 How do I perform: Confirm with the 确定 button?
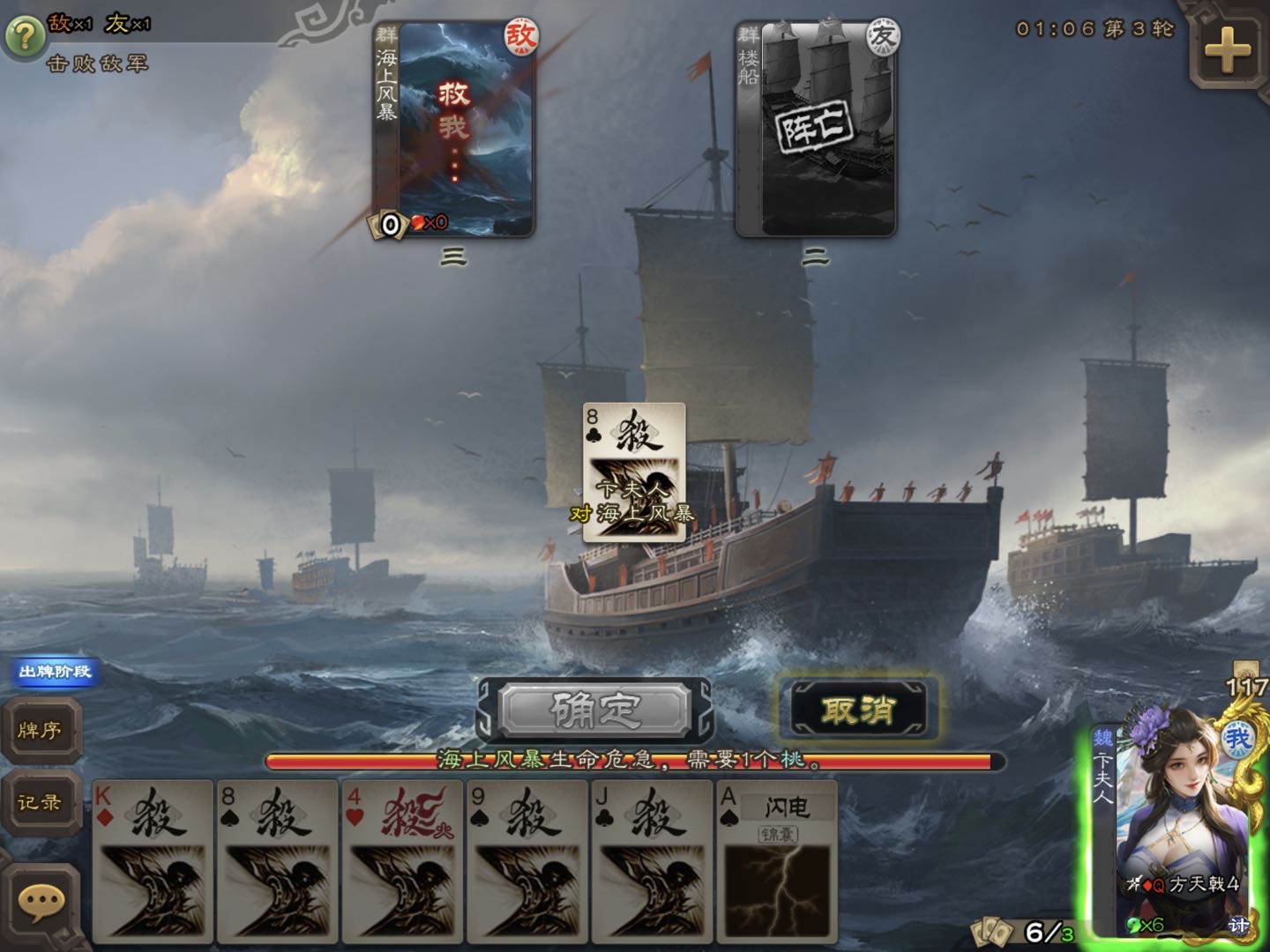(x=594, y=710)
